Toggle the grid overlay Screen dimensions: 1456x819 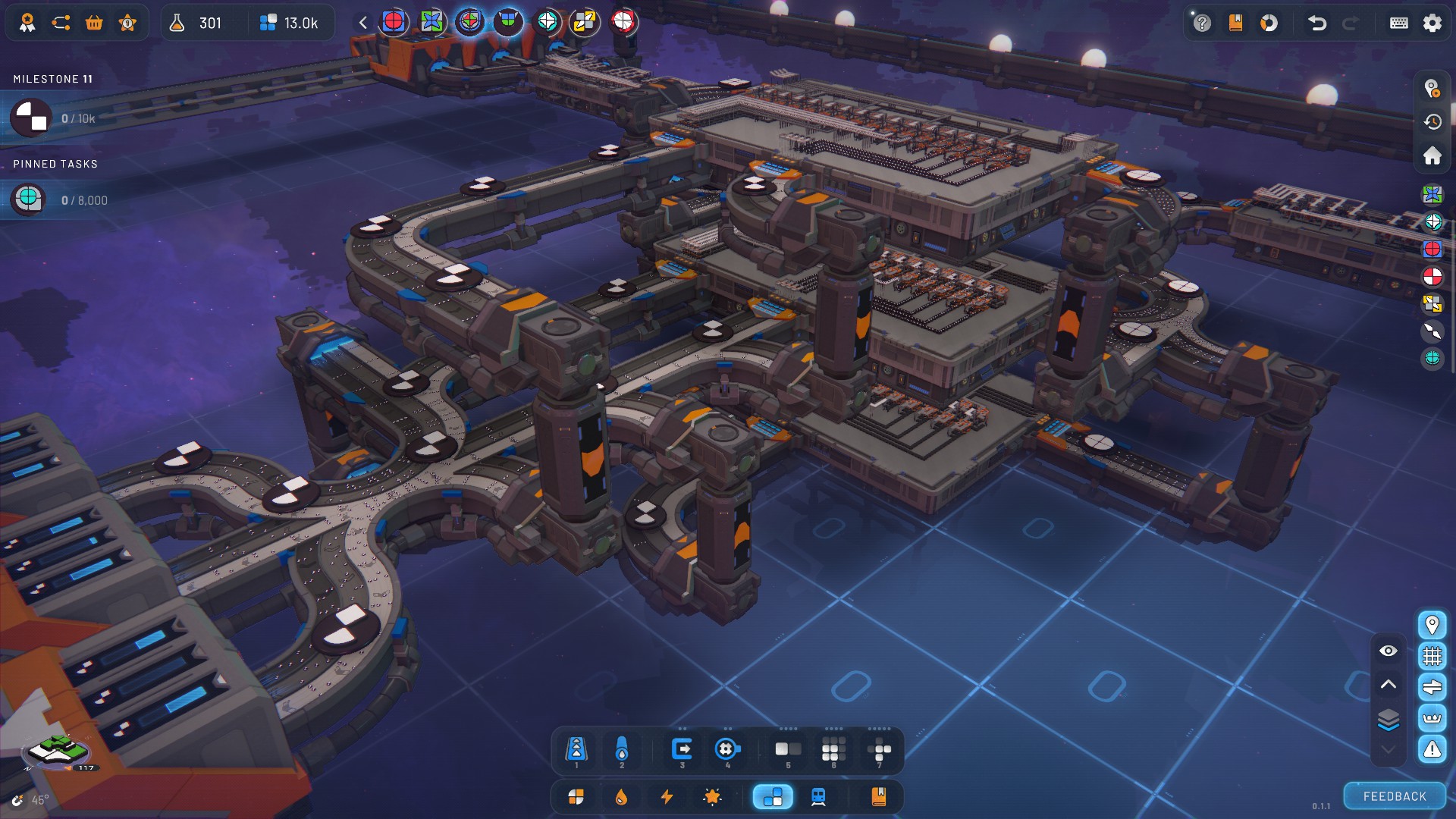point(1432,656)
